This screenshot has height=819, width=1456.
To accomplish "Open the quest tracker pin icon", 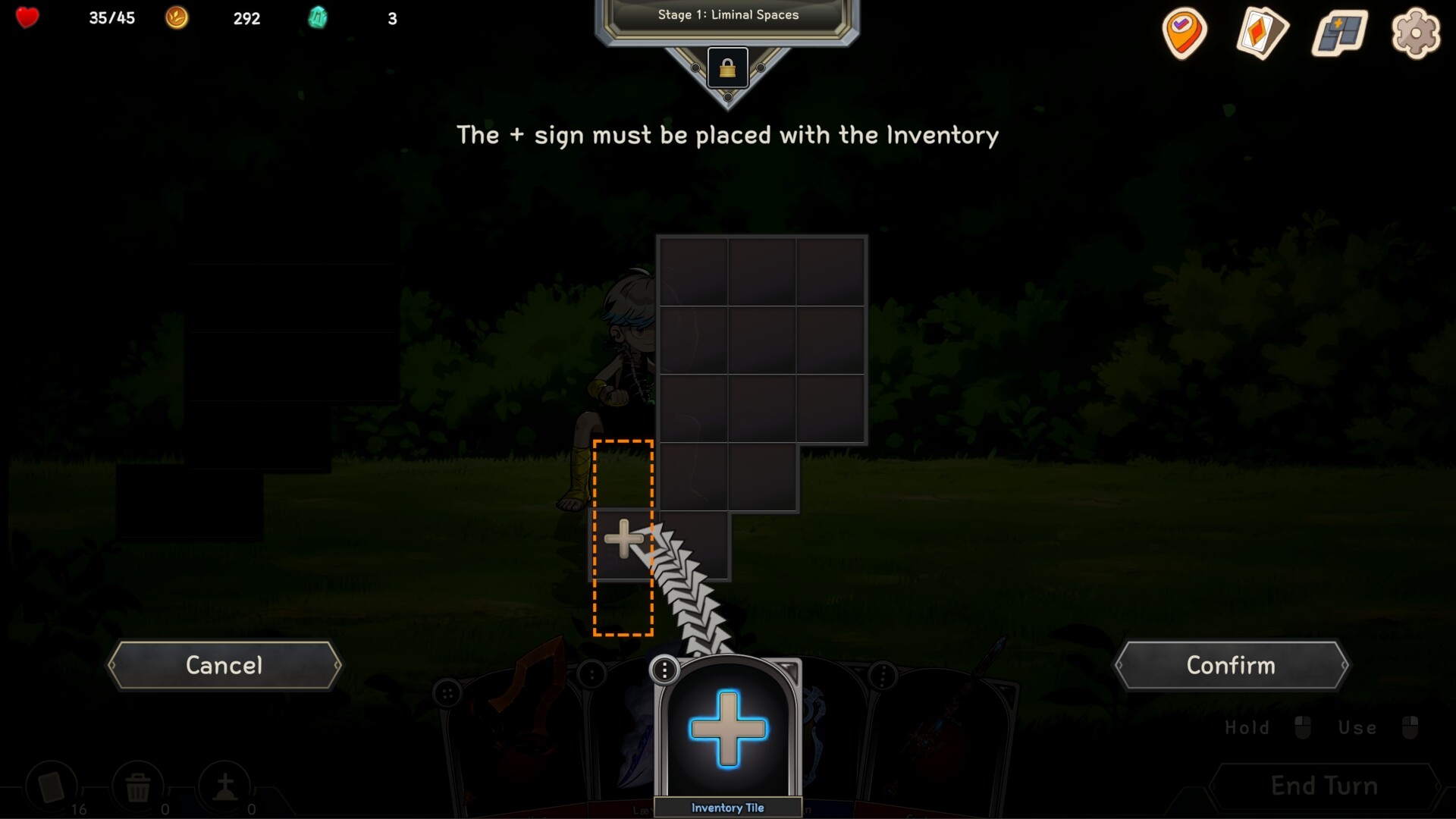I will (1185, 33).
